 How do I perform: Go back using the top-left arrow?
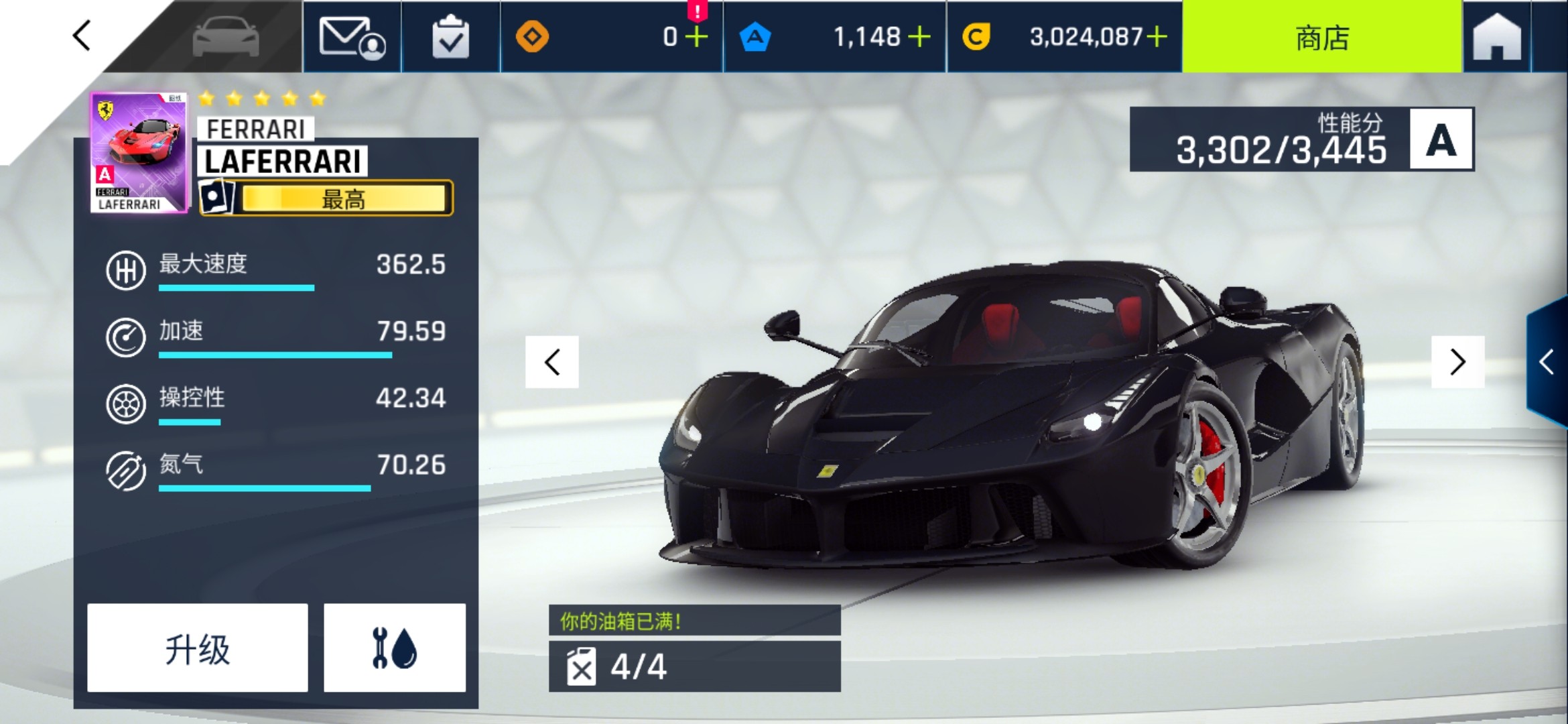point(82,36)
